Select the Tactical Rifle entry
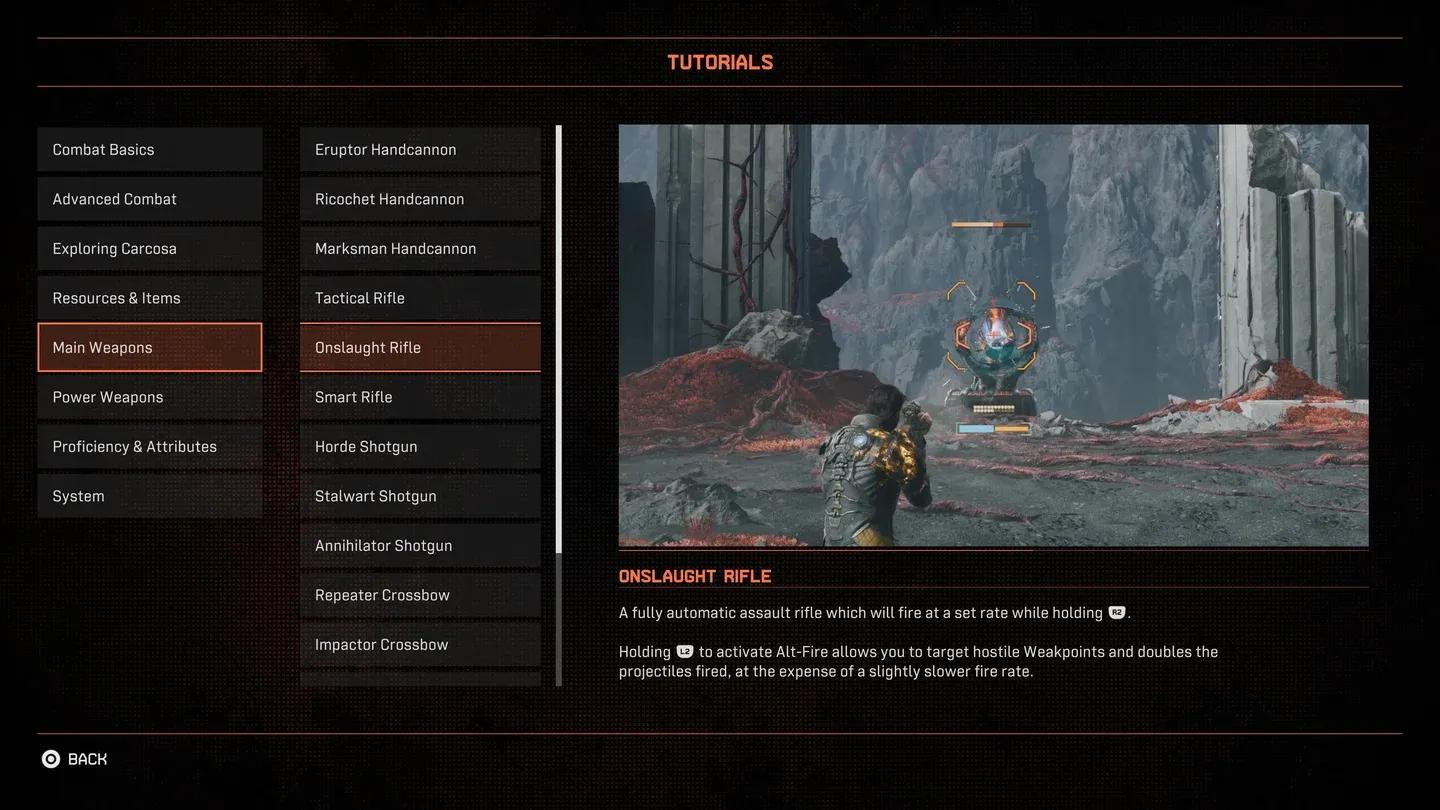1440x810 pixels. point(419,297)
